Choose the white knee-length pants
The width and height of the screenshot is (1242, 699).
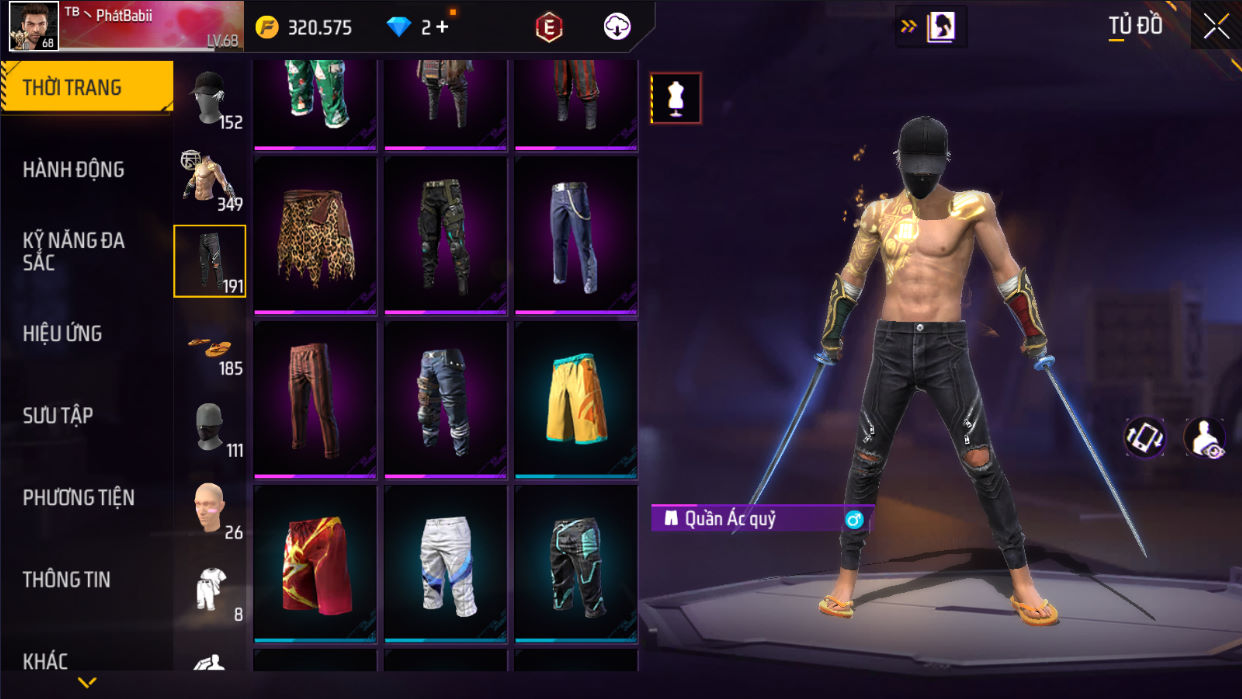(x=446, y=563)
